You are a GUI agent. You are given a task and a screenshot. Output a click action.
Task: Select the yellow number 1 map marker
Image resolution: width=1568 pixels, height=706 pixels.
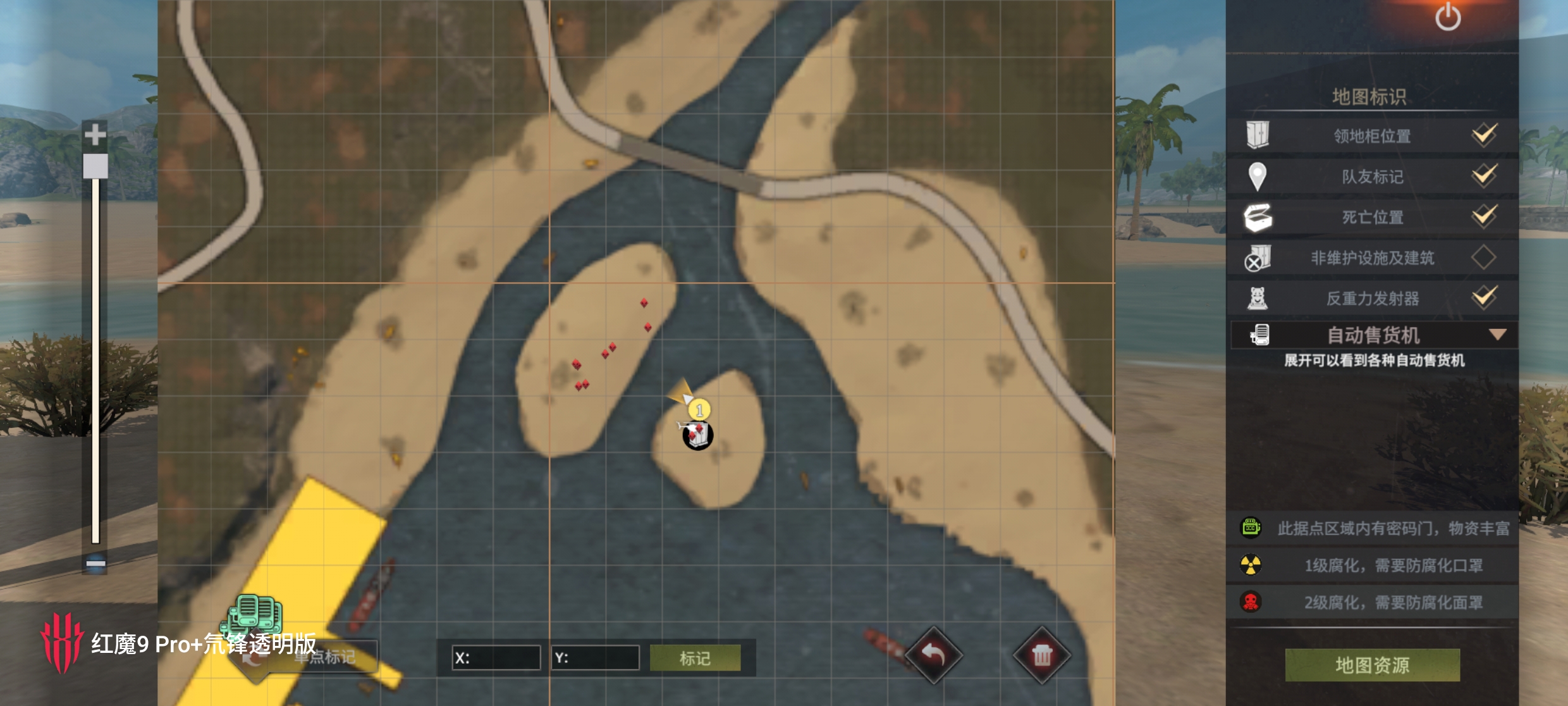(x=699, y=410)
